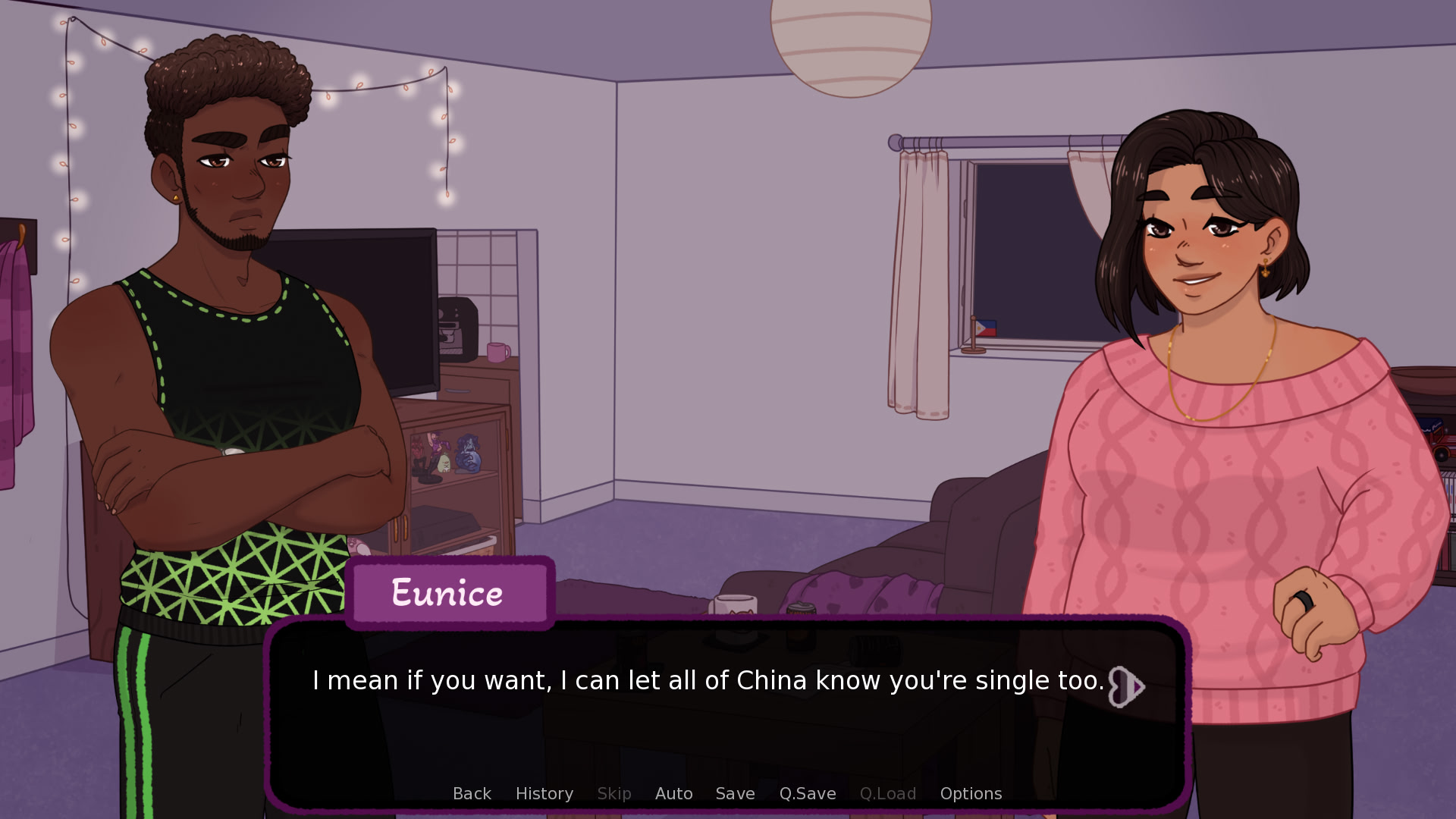Toggle Auto-advance mode
This screenshot has width=1456, height=819.
click(673, 793)
